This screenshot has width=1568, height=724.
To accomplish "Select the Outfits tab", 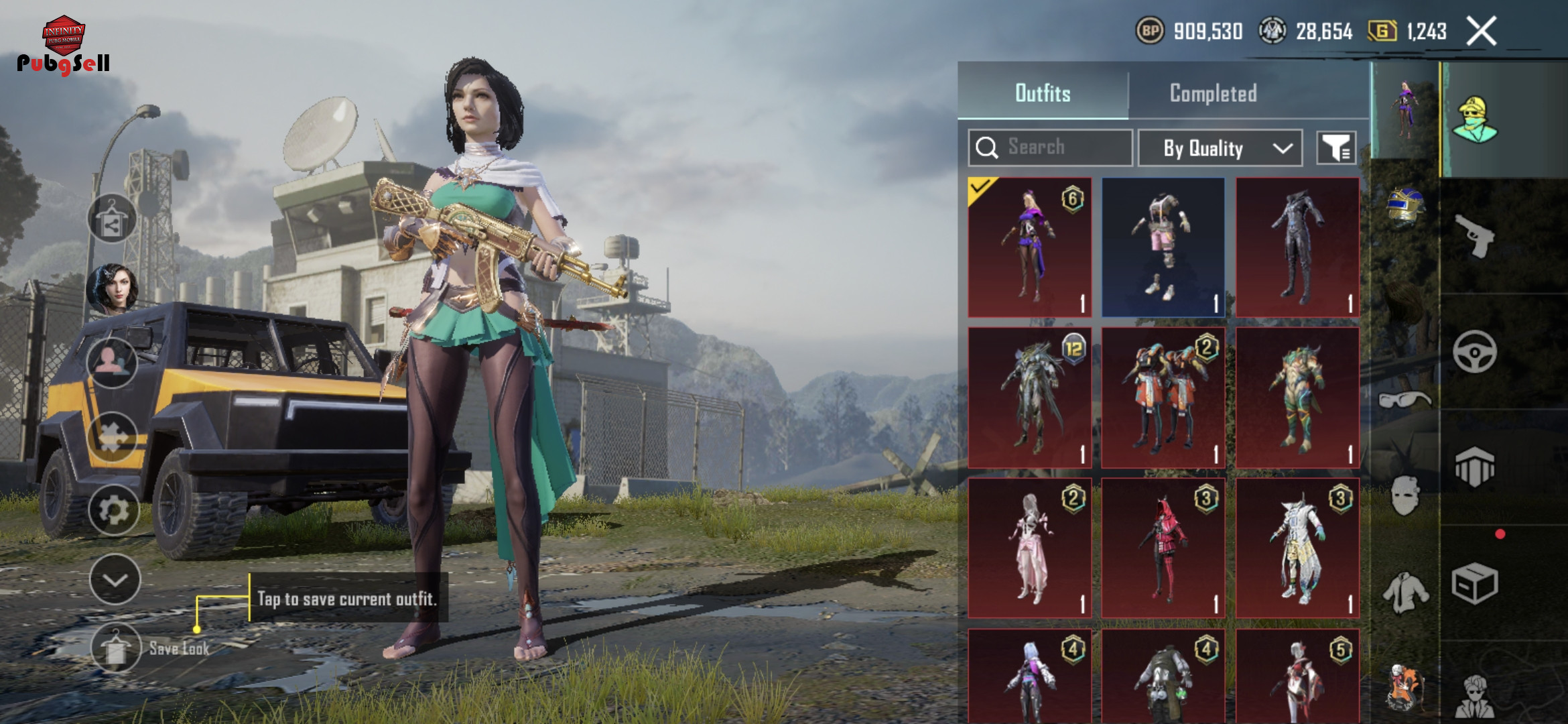I will coord(1043,93).
